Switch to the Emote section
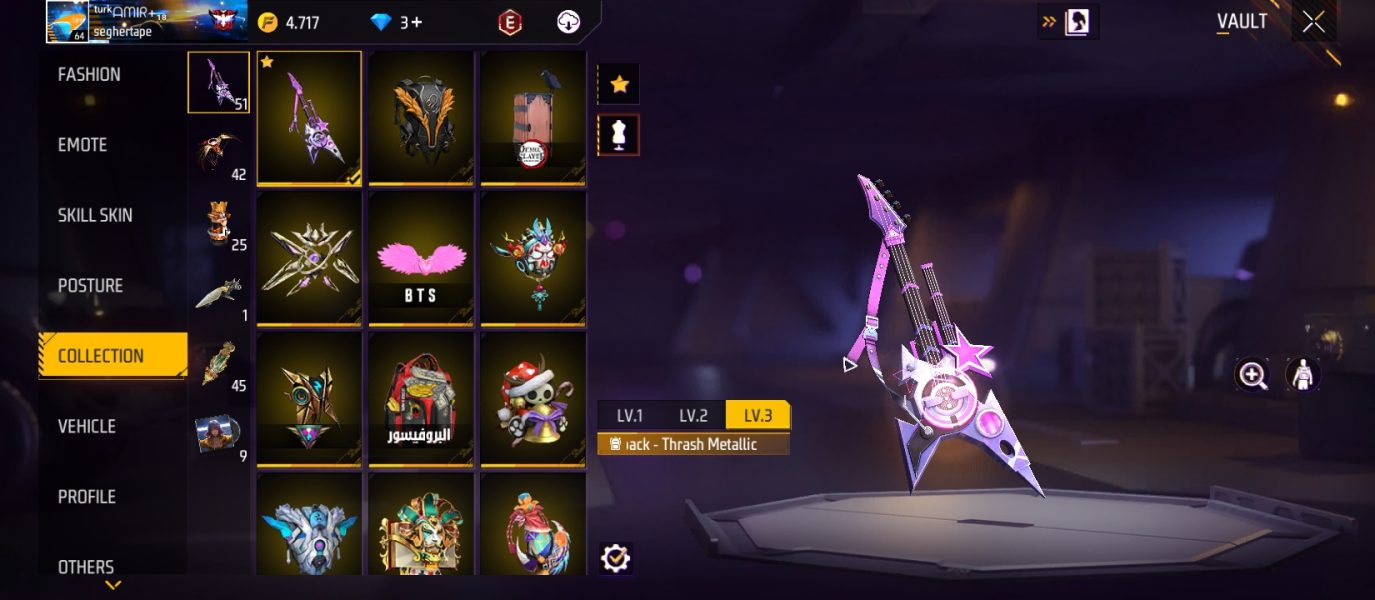 pyautogui.click(x=82, y=145)
